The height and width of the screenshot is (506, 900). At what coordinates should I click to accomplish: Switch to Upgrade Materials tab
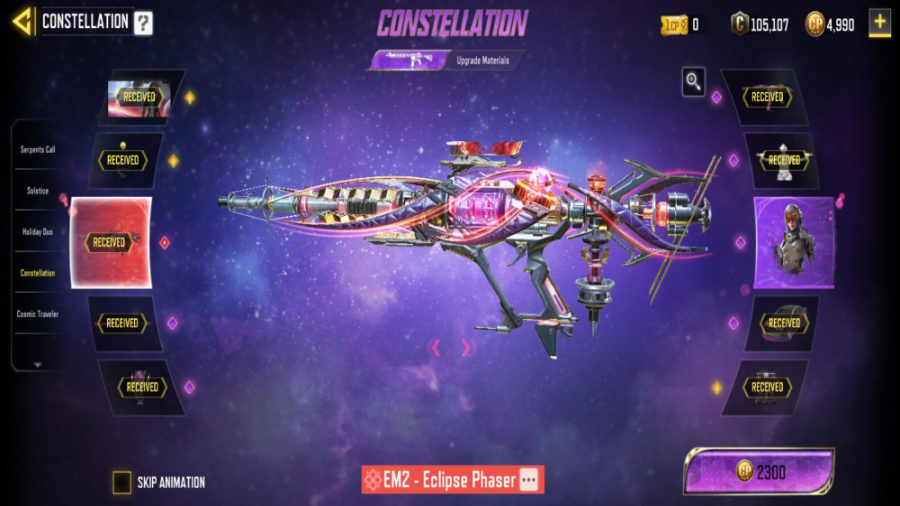[483, 61]
